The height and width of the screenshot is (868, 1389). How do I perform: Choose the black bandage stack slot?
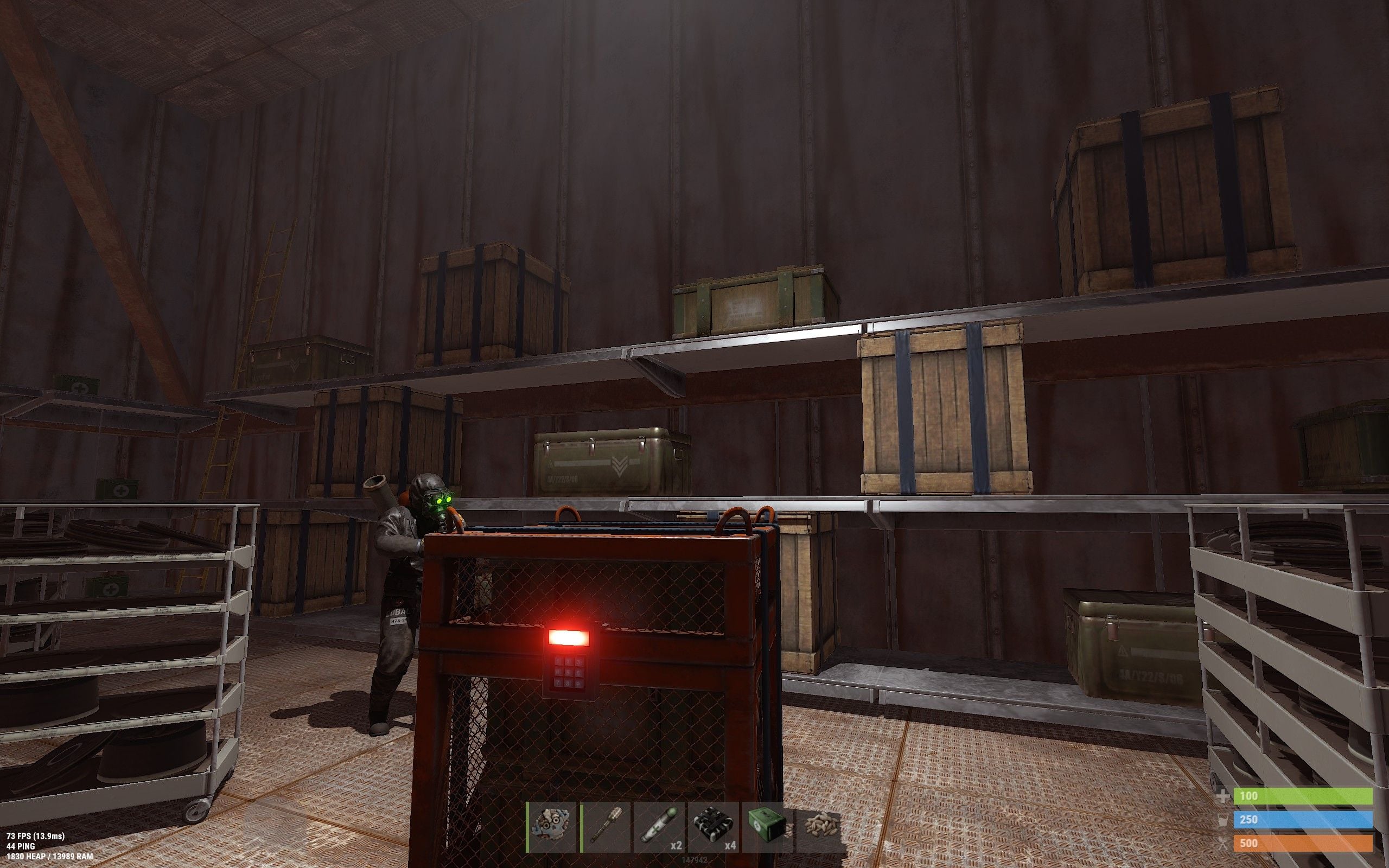(713, 827)
